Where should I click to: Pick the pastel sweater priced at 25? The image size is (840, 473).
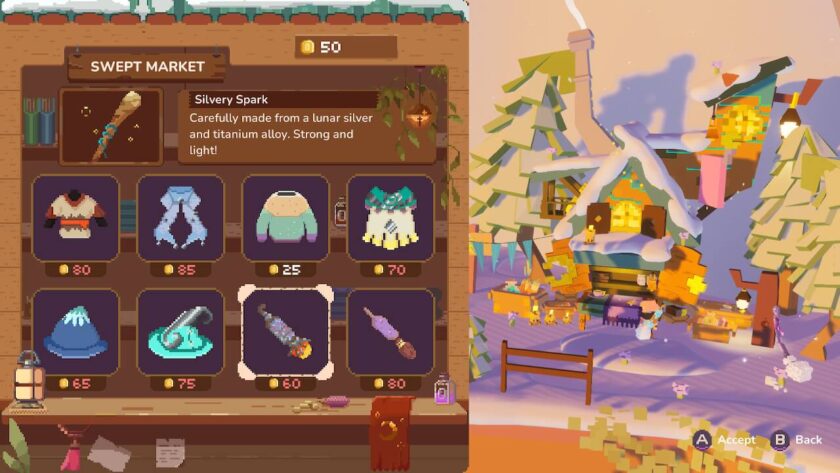point(285,218)
